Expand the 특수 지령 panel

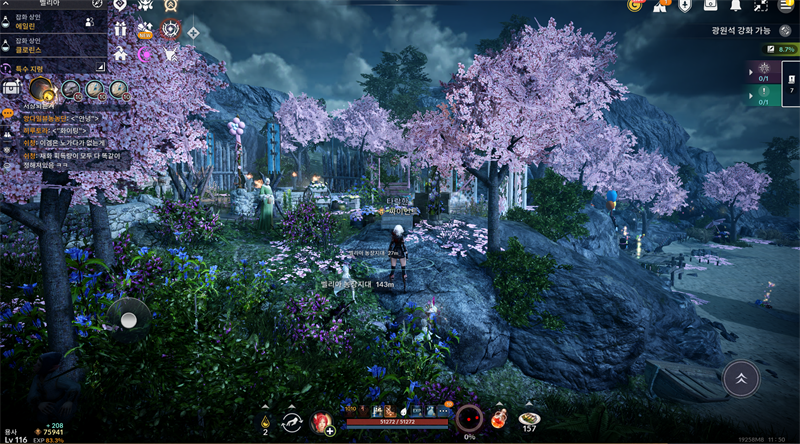[52, 66]
